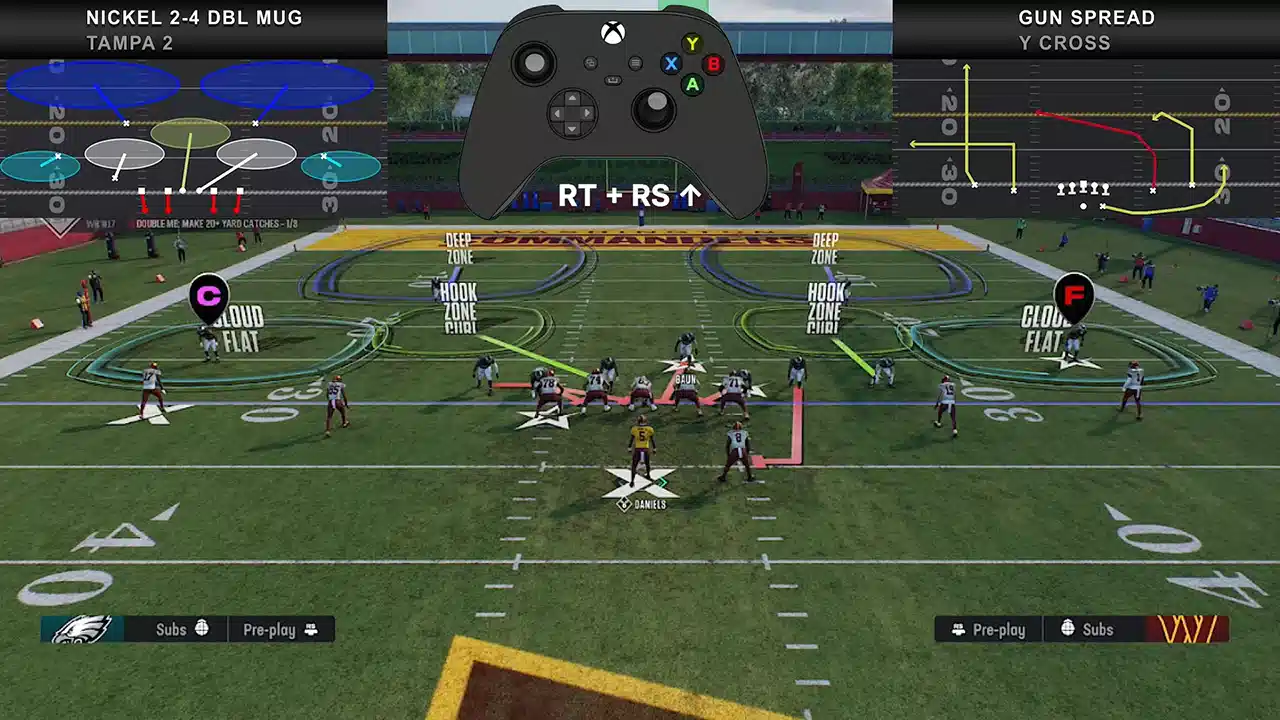Open Subs next to the Eagles logo
This screenshot has width=1280, height=720.
pos(180,629)
